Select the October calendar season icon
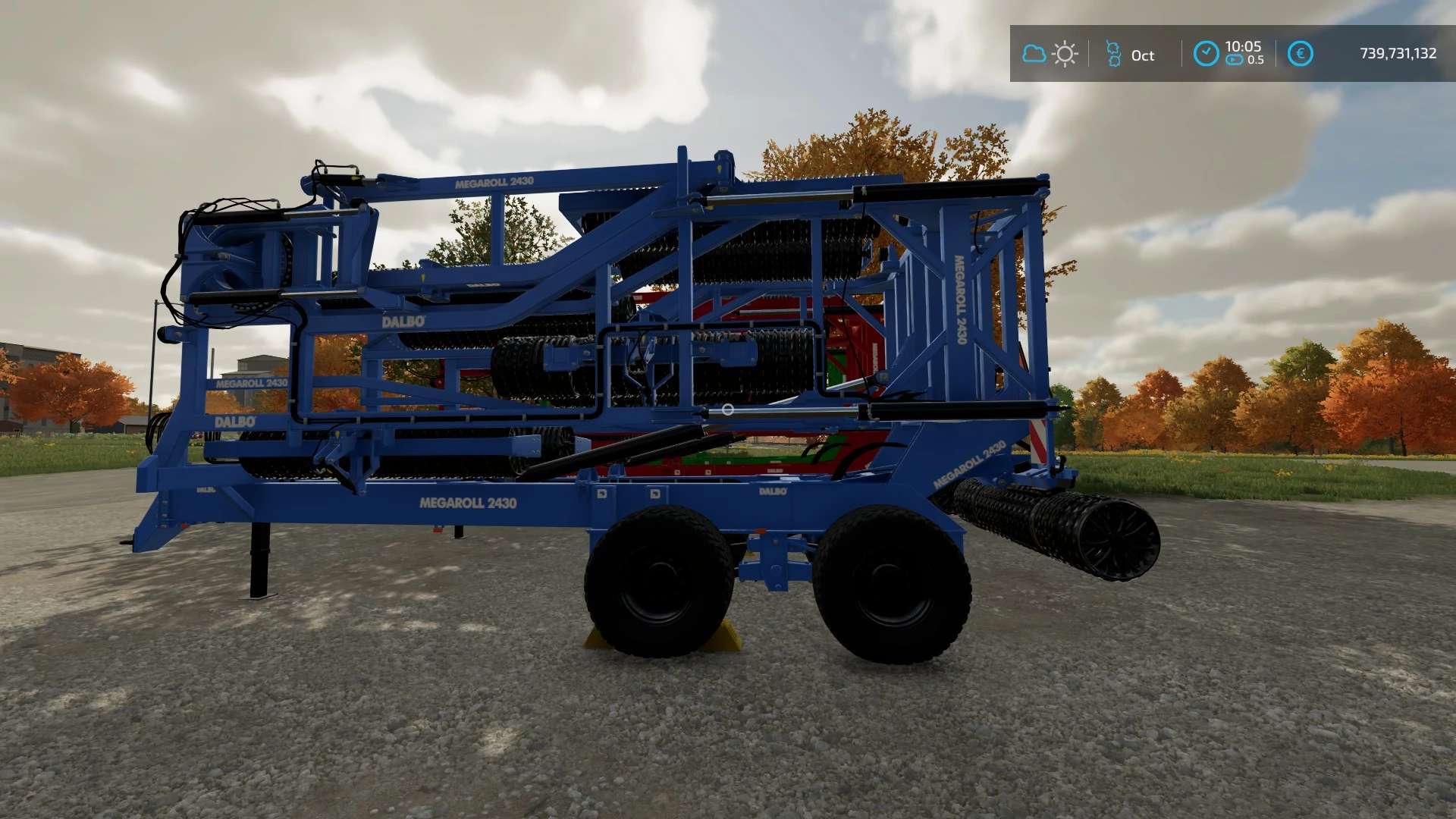Viewport: 1456px width, 819px height. tap(1113, 54)
